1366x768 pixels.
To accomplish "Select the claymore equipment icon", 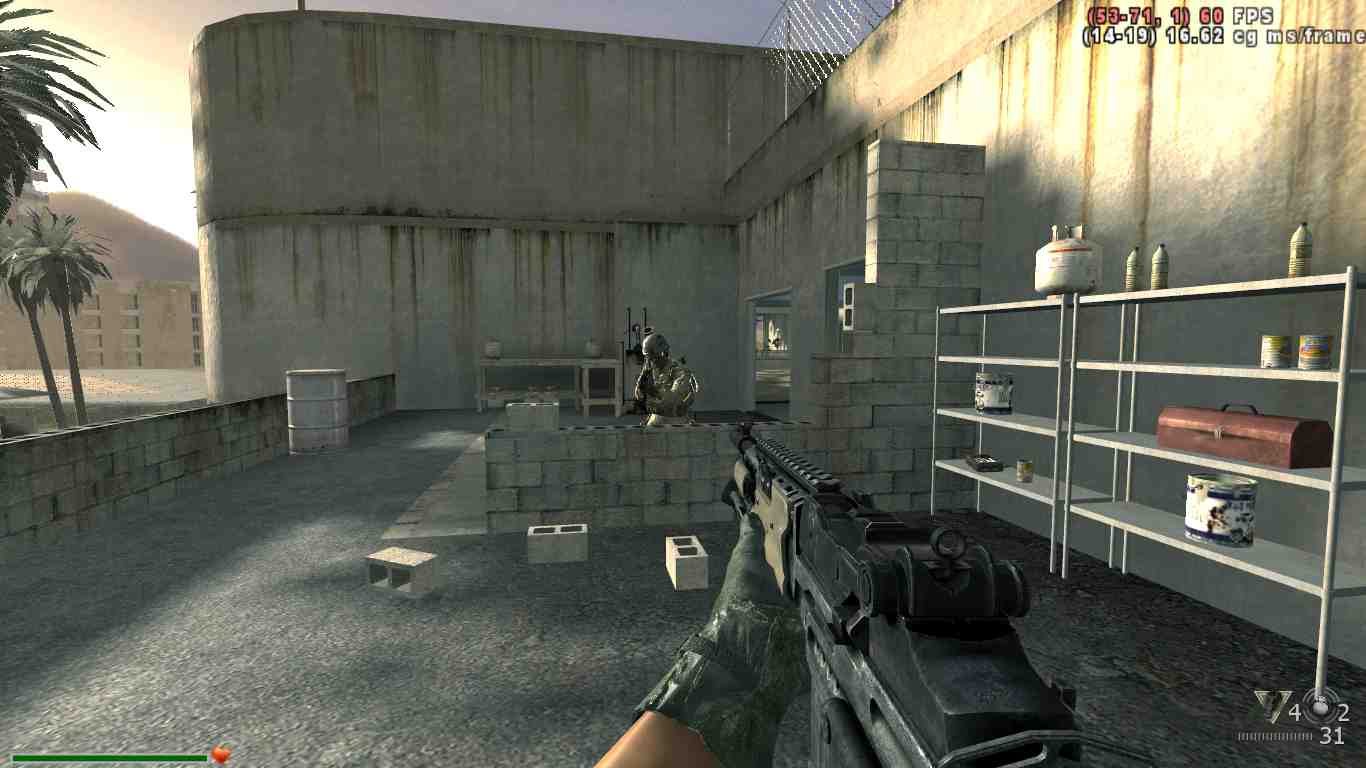I will pyautogui.click(x=1271, y=708).
